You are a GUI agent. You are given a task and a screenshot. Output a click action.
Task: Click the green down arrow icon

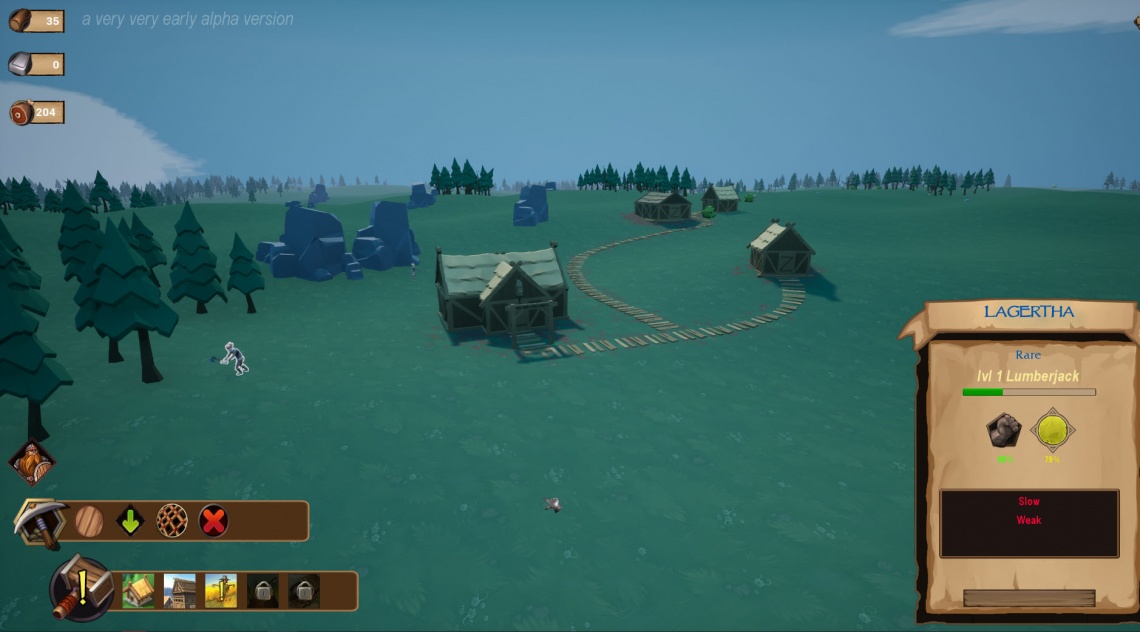point(130,521)
